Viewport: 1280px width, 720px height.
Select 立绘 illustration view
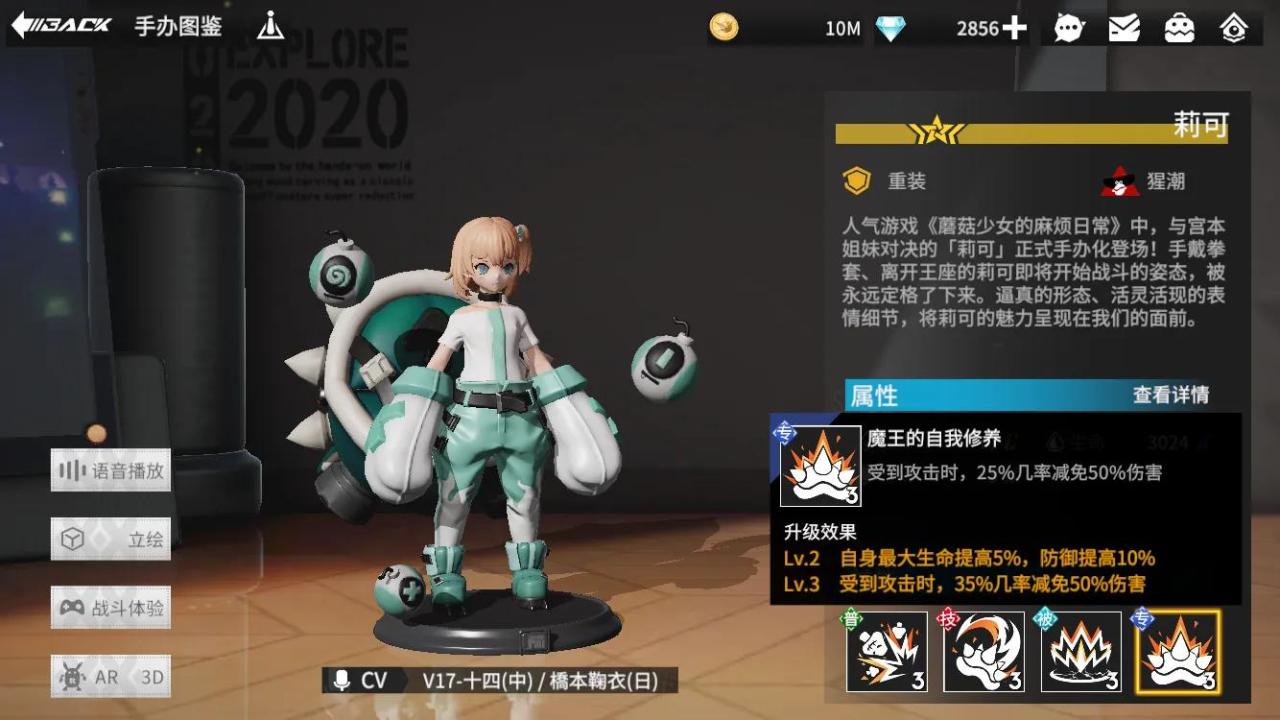[x=112, y=538]
